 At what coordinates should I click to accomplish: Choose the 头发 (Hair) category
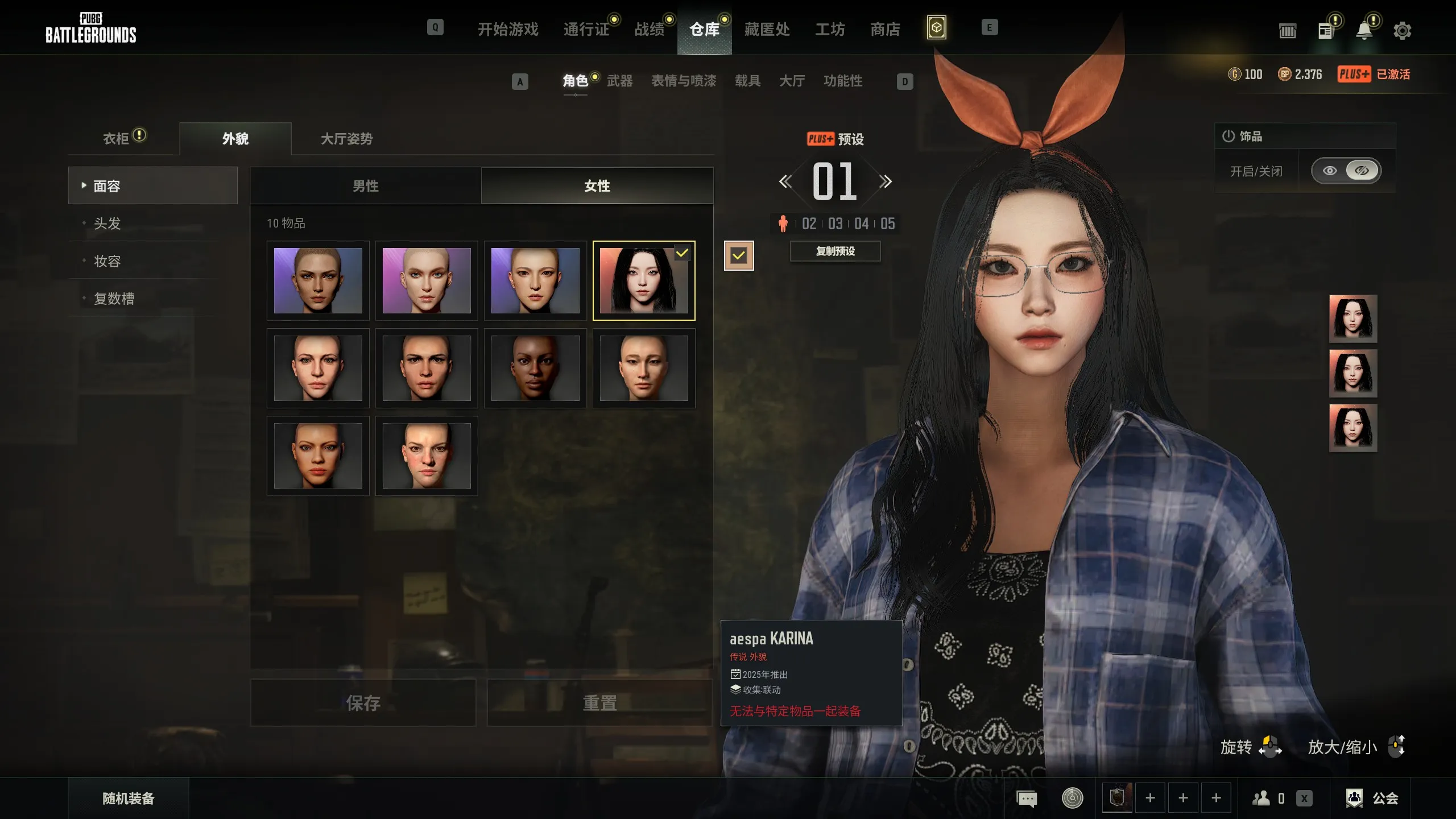tap(107, 224)
